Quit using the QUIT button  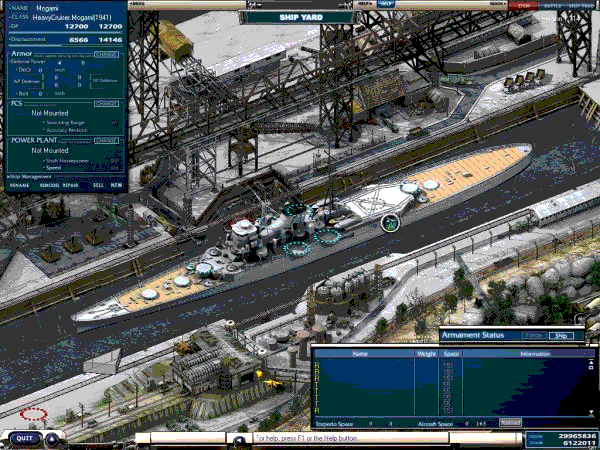coord(25,438)
